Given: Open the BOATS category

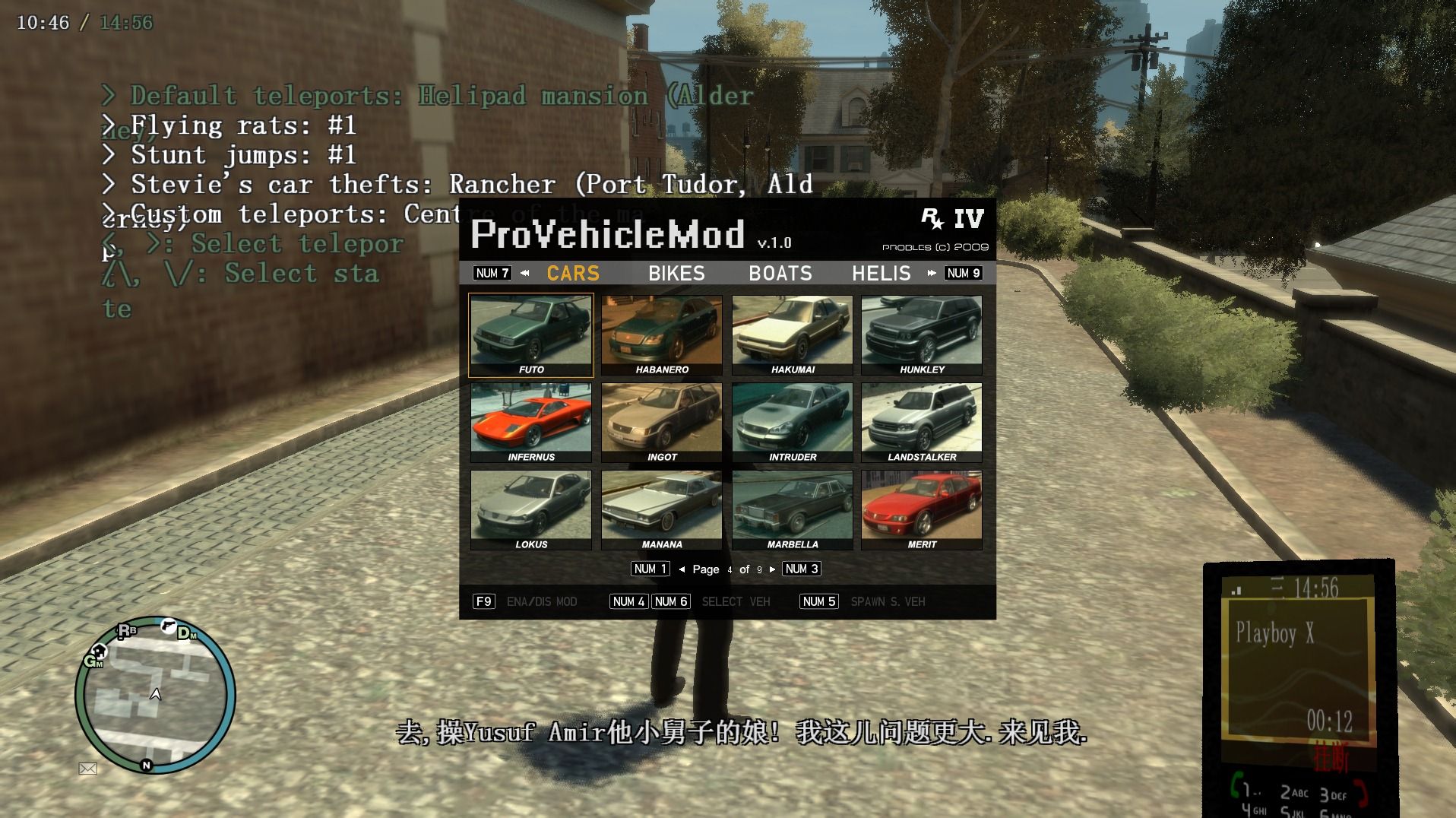Looking at the screenshot, I should (x=780, y=273).
